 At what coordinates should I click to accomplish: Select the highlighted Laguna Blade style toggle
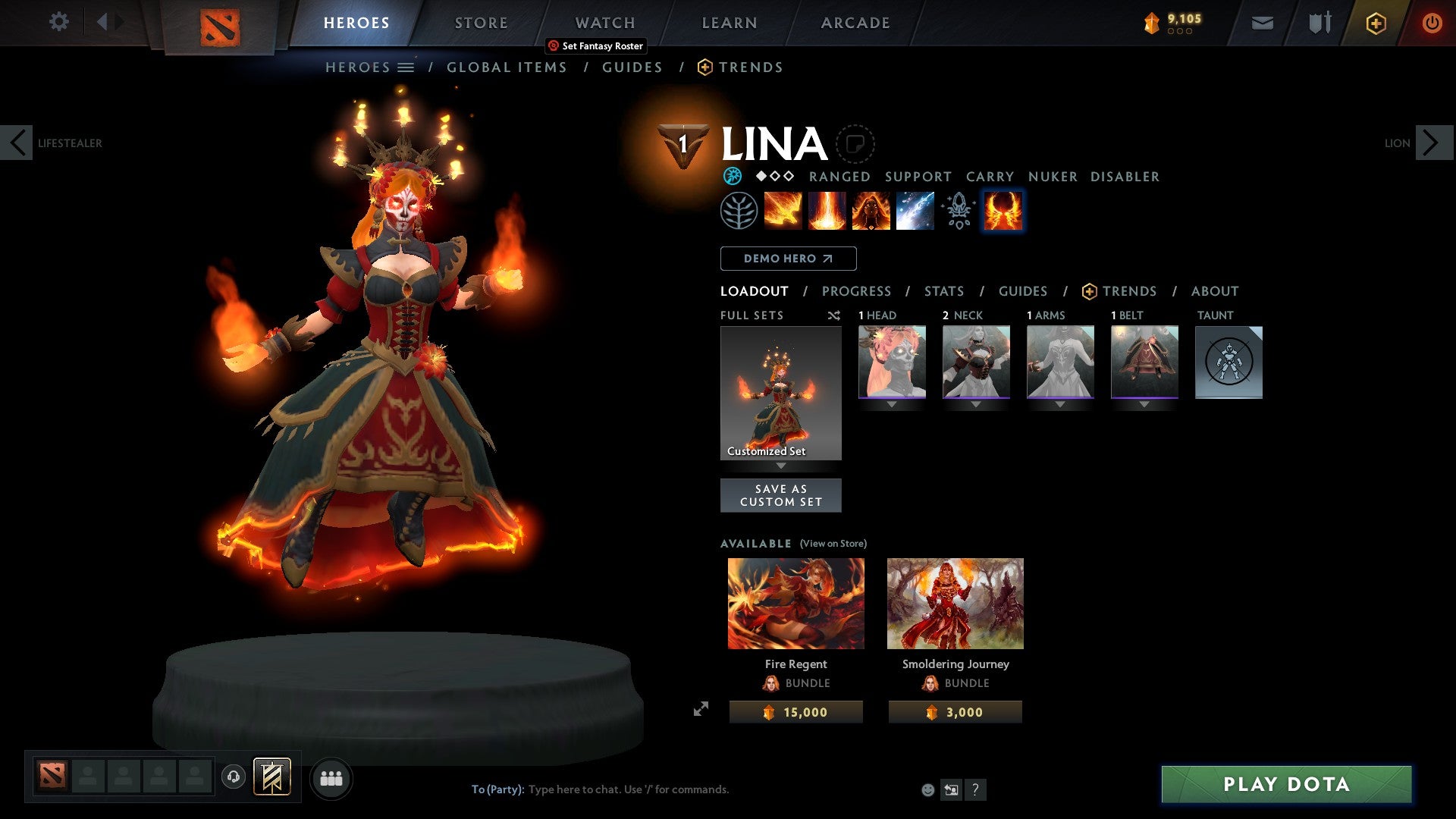click(x=1003, y=210)
